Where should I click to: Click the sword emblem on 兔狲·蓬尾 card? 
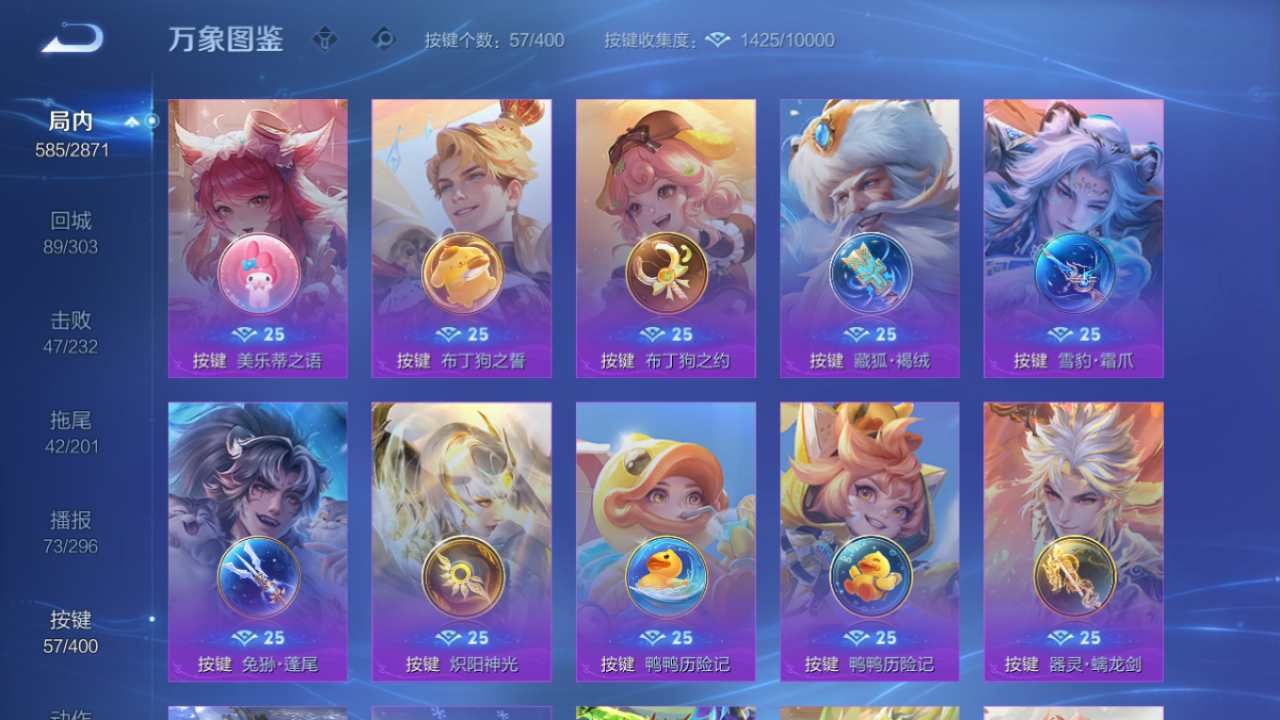pyautogui.click(x=257, y=577)
